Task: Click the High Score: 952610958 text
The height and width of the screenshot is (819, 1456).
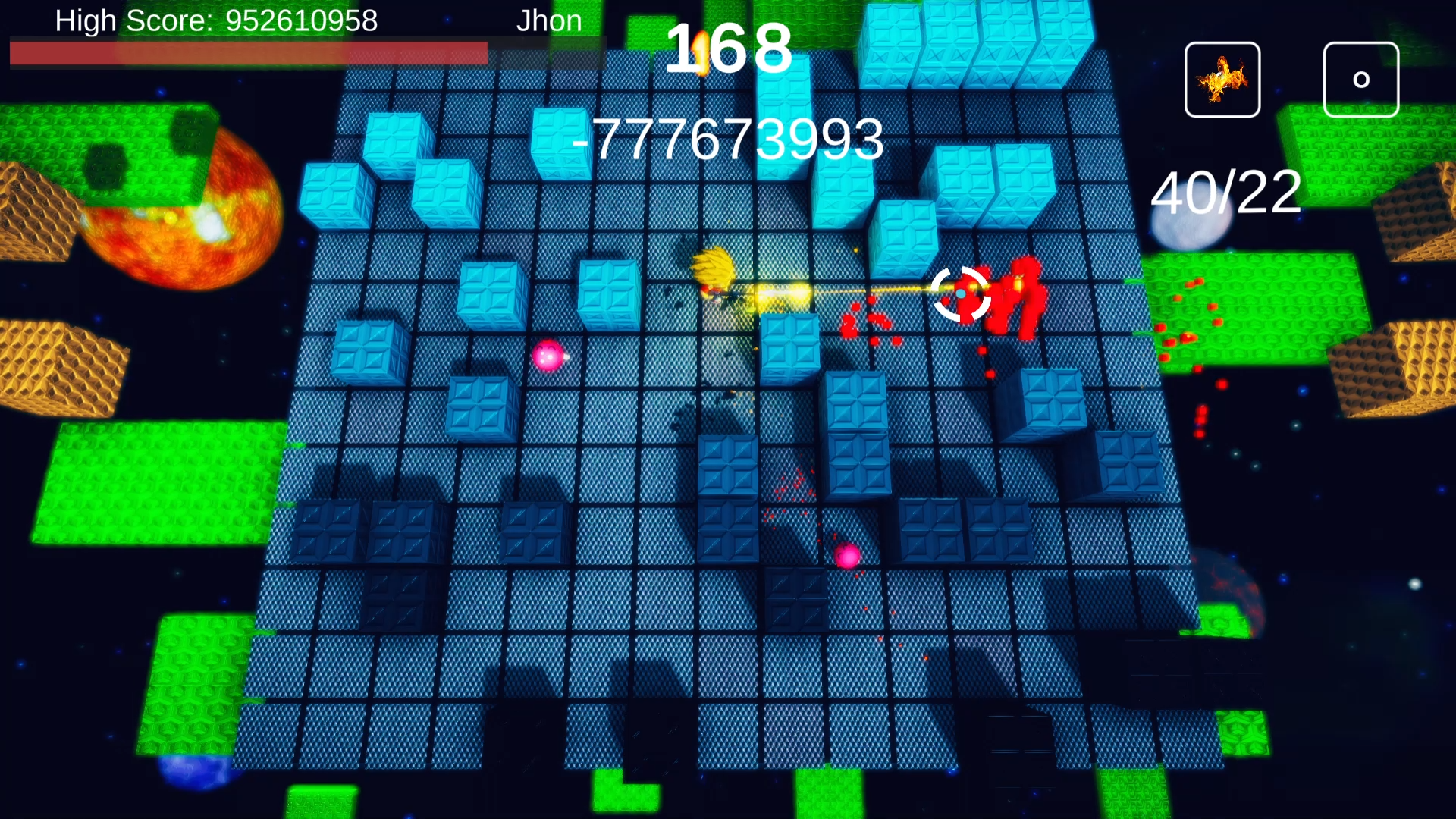Action: pyautogui.click(x=215, y=20)
